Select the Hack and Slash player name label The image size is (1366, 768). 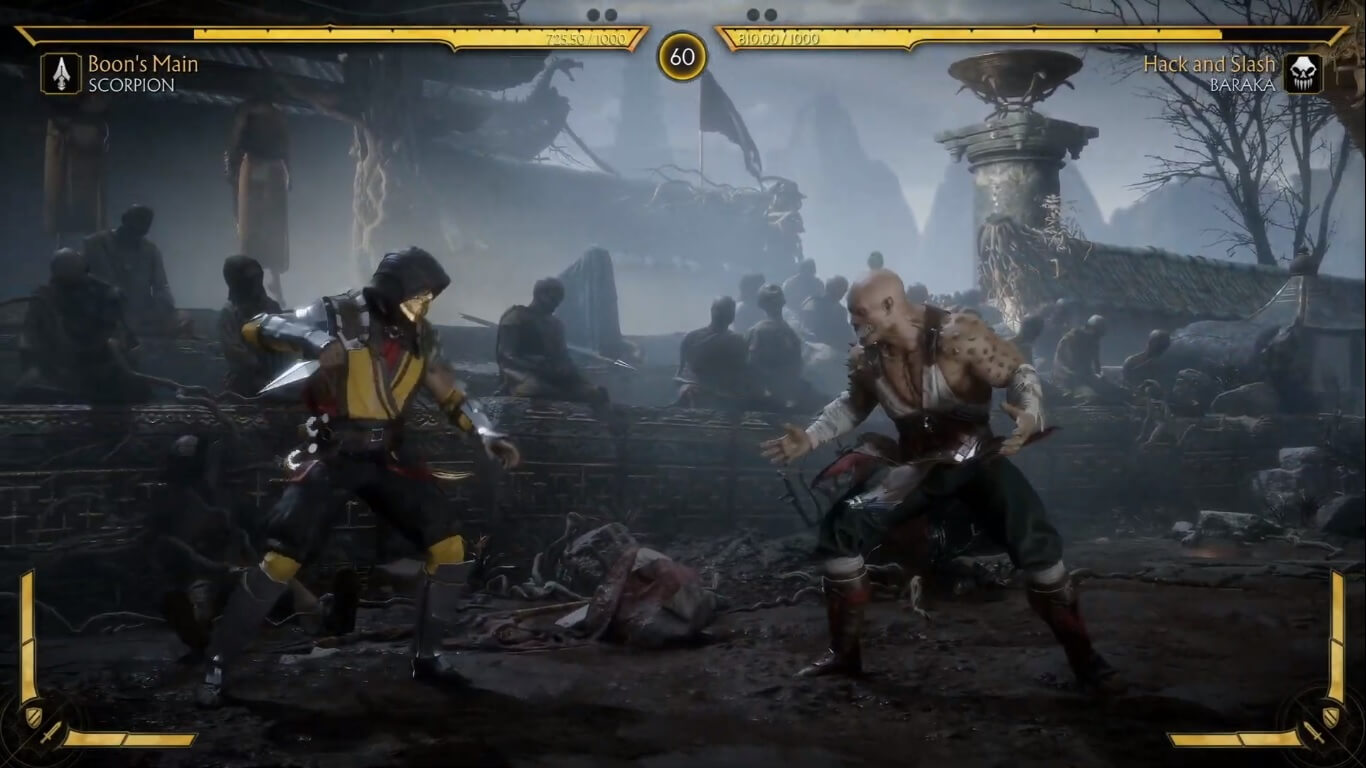pos(1210,63)
